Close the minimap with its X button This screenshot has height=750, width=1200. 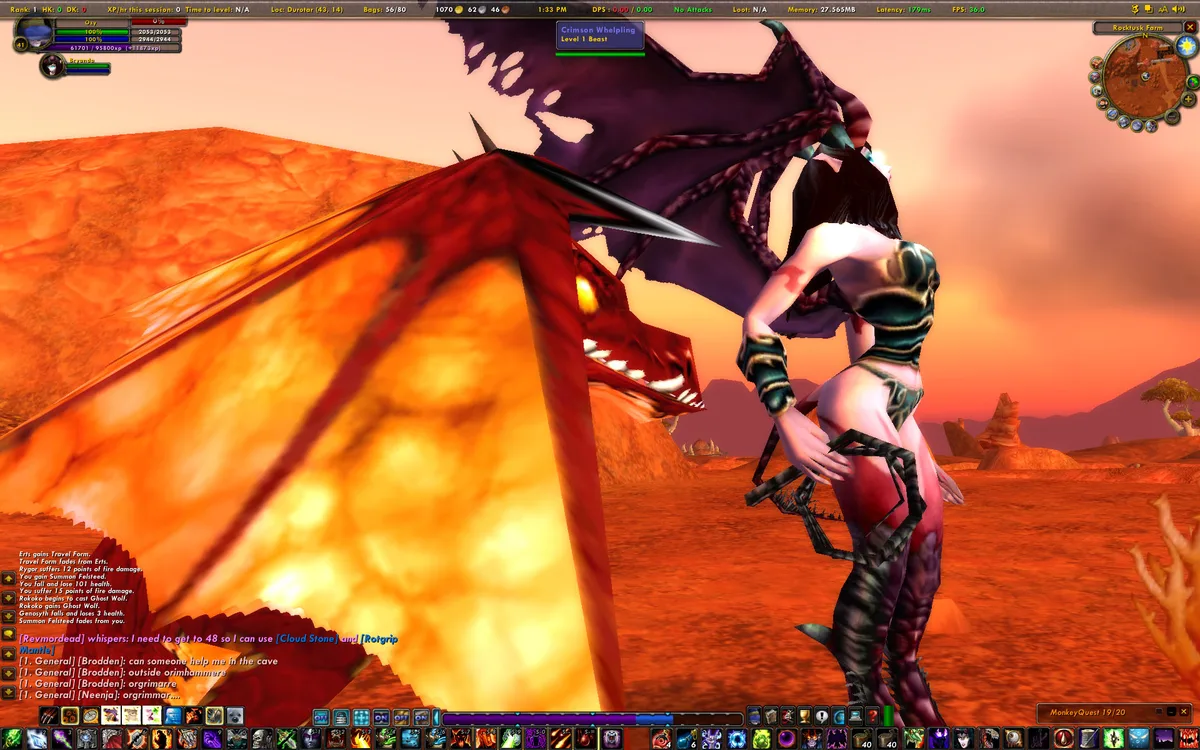tap(1190, 28)
